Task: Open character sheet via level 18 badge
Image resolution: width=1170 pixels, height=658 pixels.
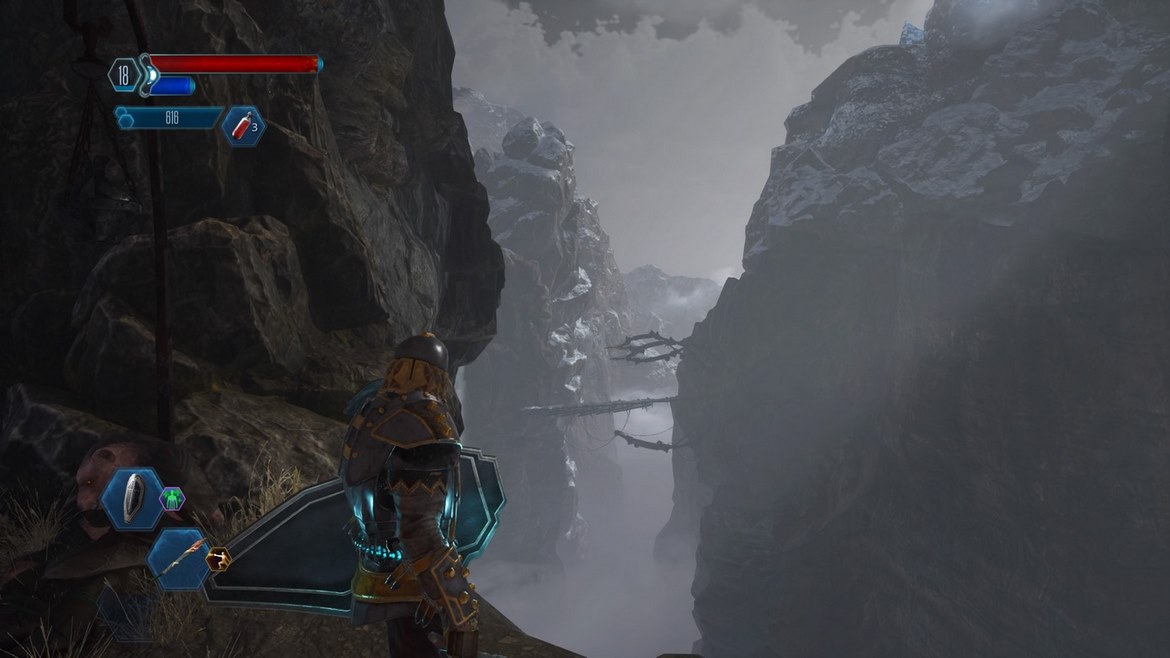Action: 125,75
